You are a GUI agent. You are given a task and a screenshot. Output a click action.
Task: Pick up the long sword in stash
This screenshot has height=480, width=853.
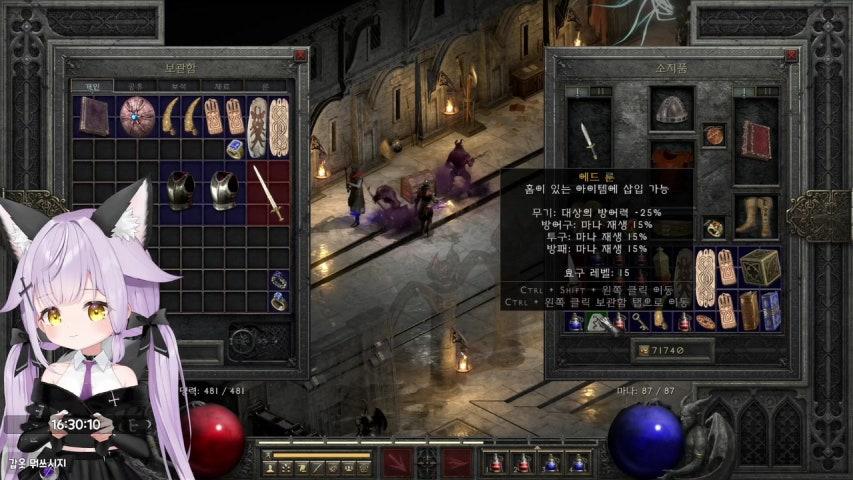coord(267,191)
